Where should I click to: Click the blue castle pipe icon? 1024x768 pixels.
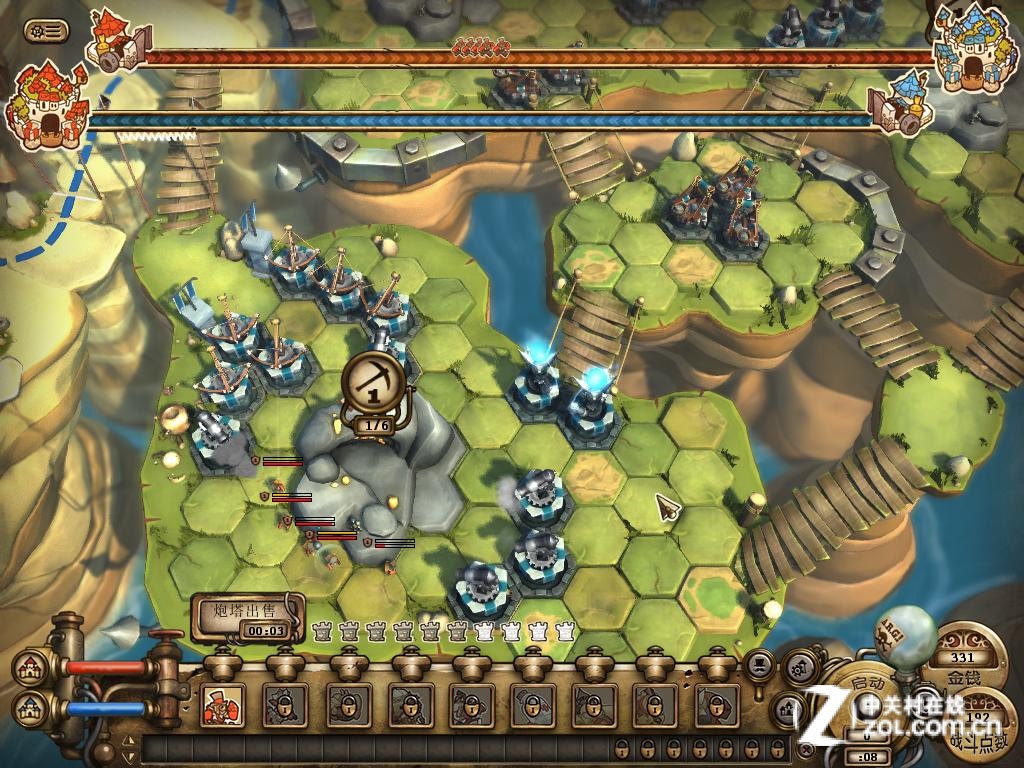[28, 710]
